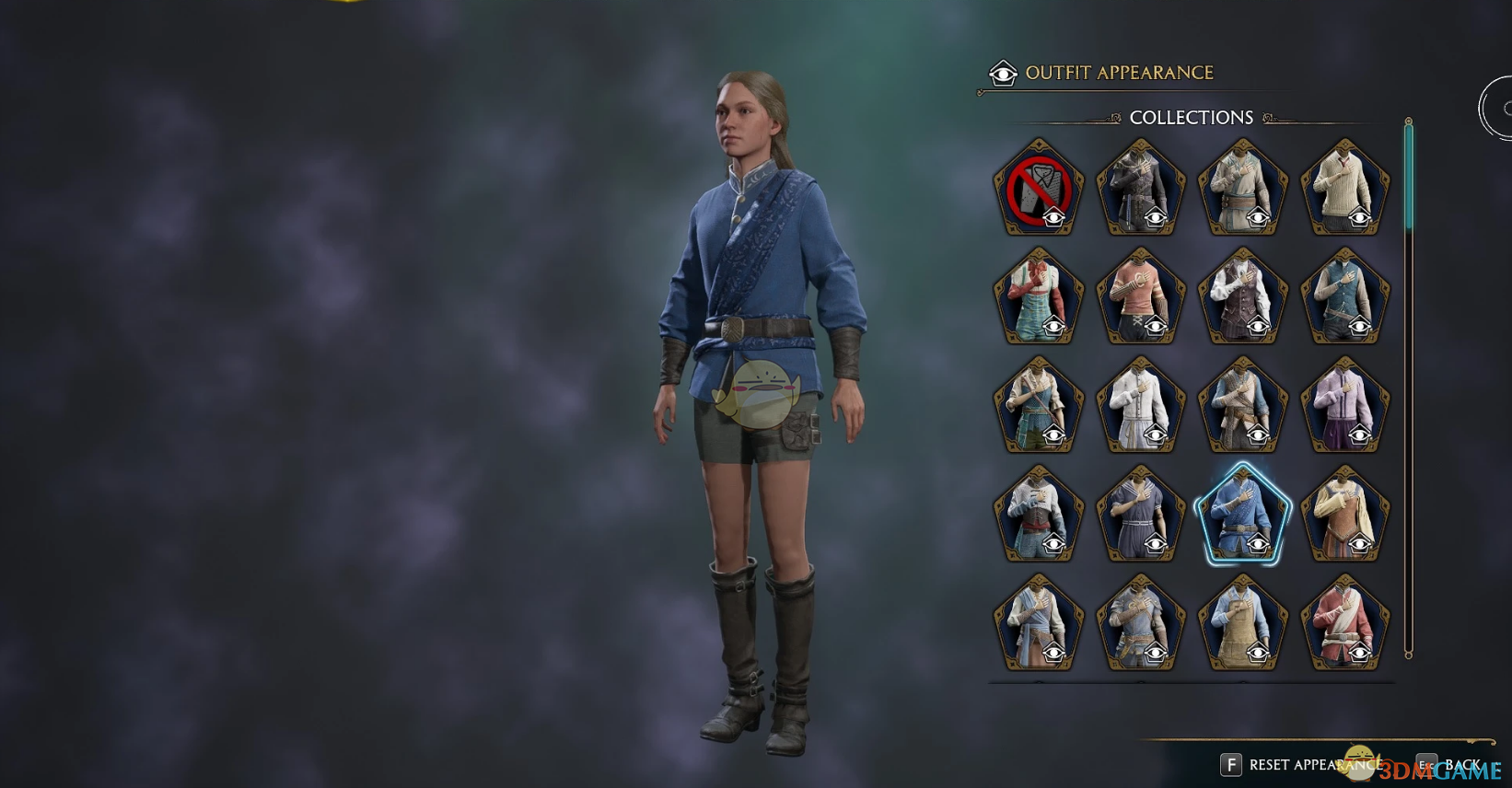1512x788 pixels.
Task: Select the brown waistcoat outfit thumbnail
Action: click(1242, 295)
